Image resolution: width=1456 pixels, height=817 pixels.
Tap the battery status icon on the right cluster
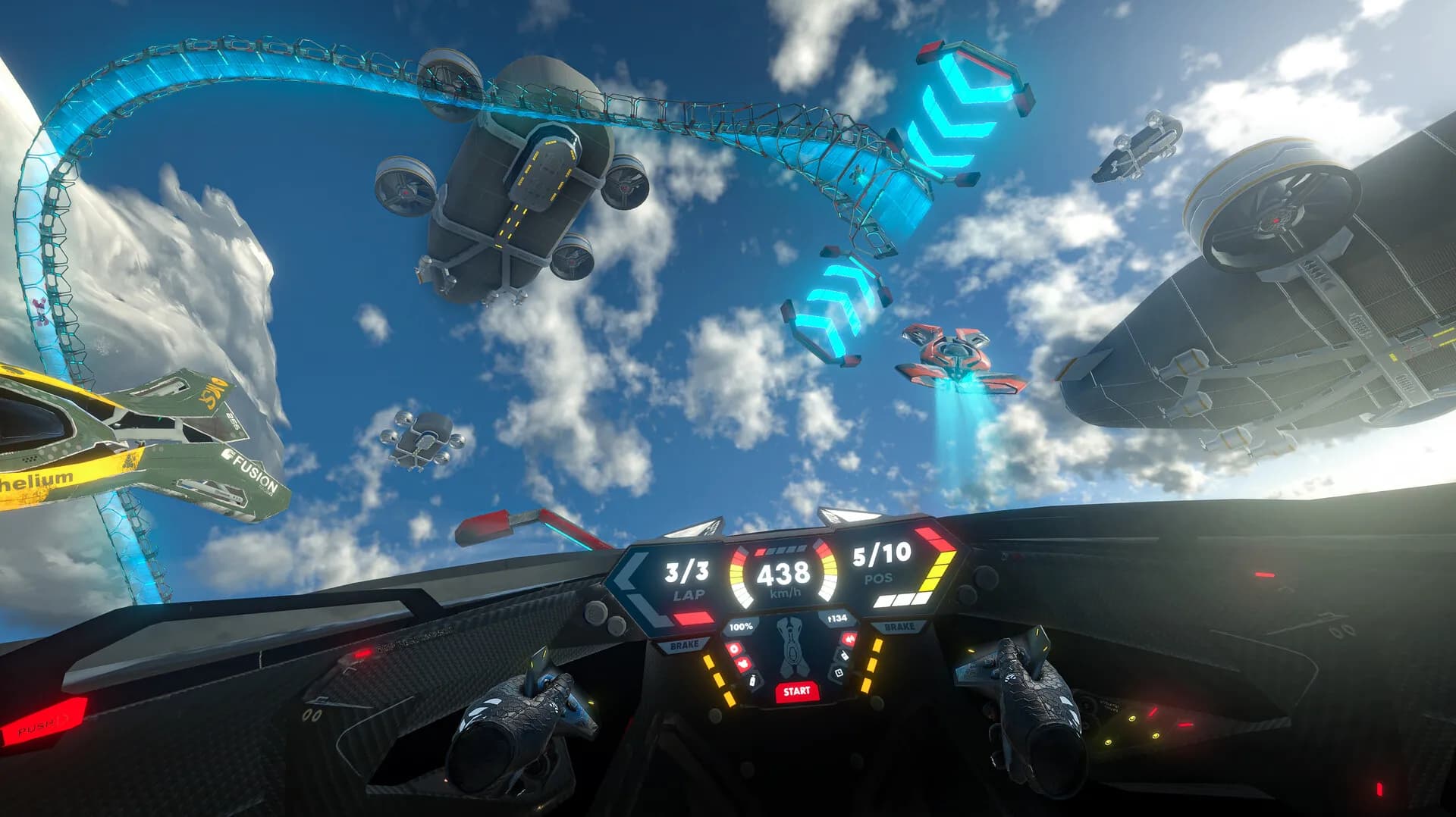point(839,671)
